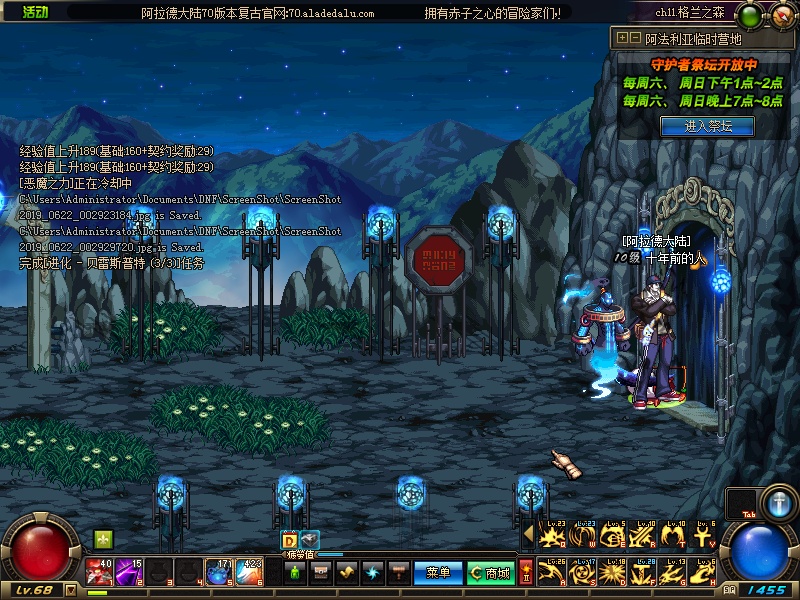800x600 pixels.
Task: Expand the minimap with the plus button
Action: pos(622,38)
